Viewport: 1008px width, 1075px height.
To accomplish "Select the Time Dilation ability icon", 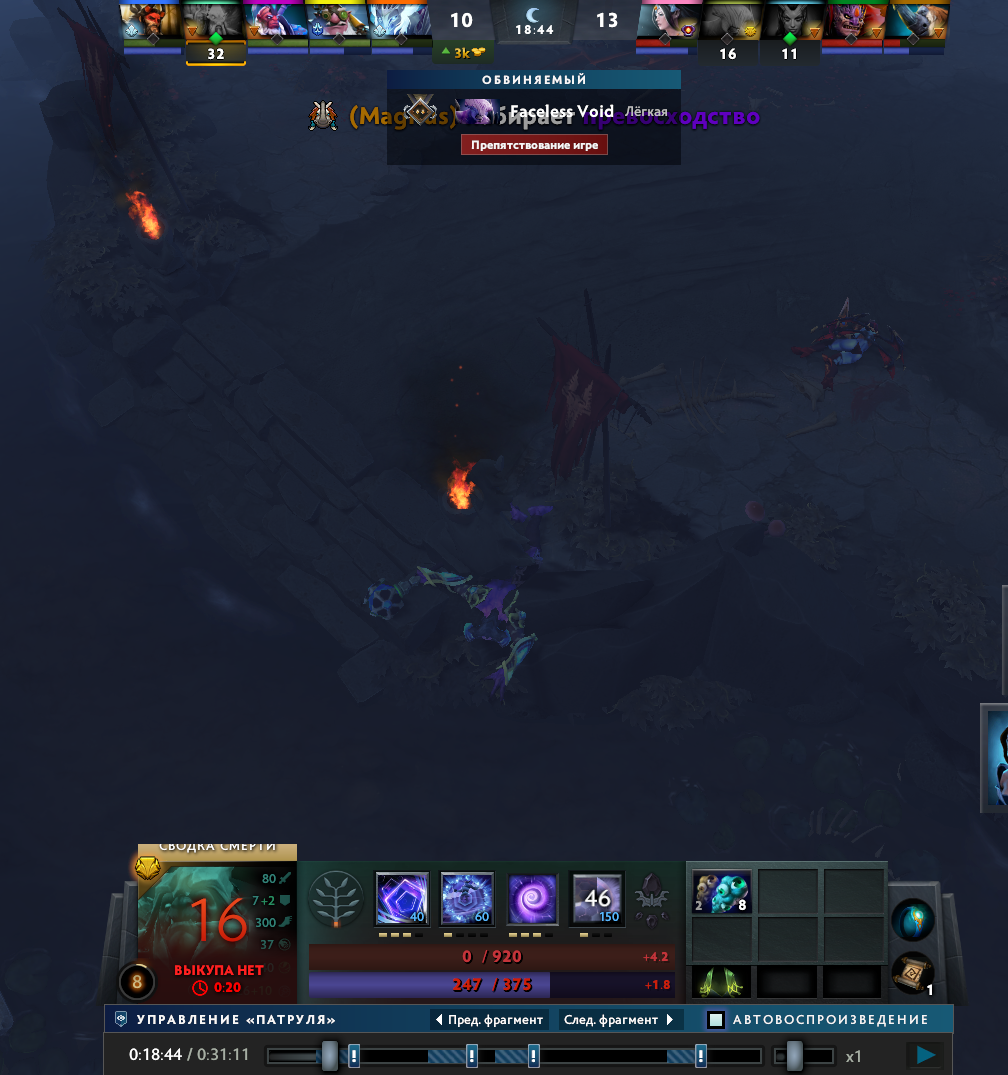I will click(467, 898).
